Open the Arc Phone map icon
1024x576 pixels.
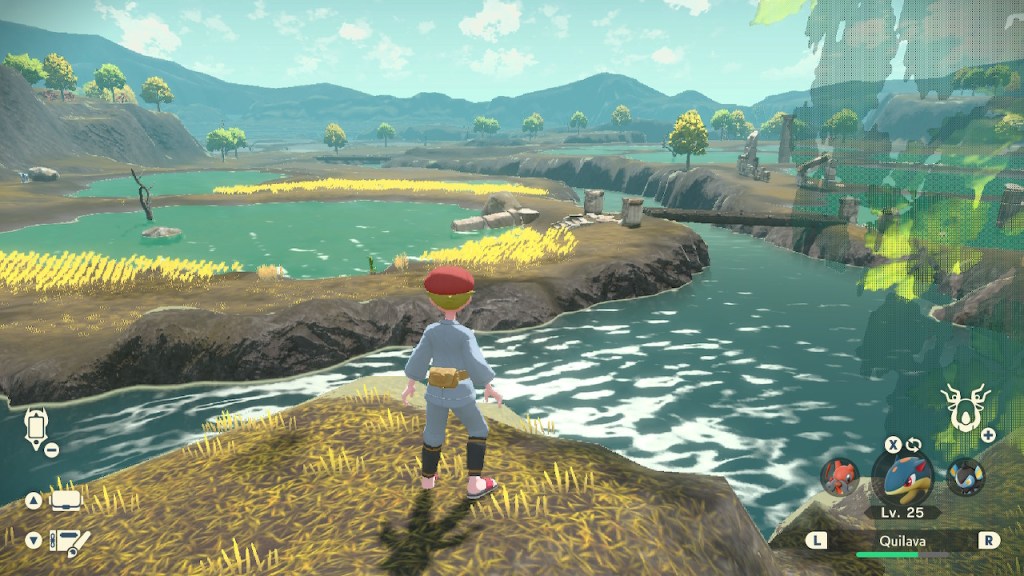pyautogui.click(x=35, y=428)
